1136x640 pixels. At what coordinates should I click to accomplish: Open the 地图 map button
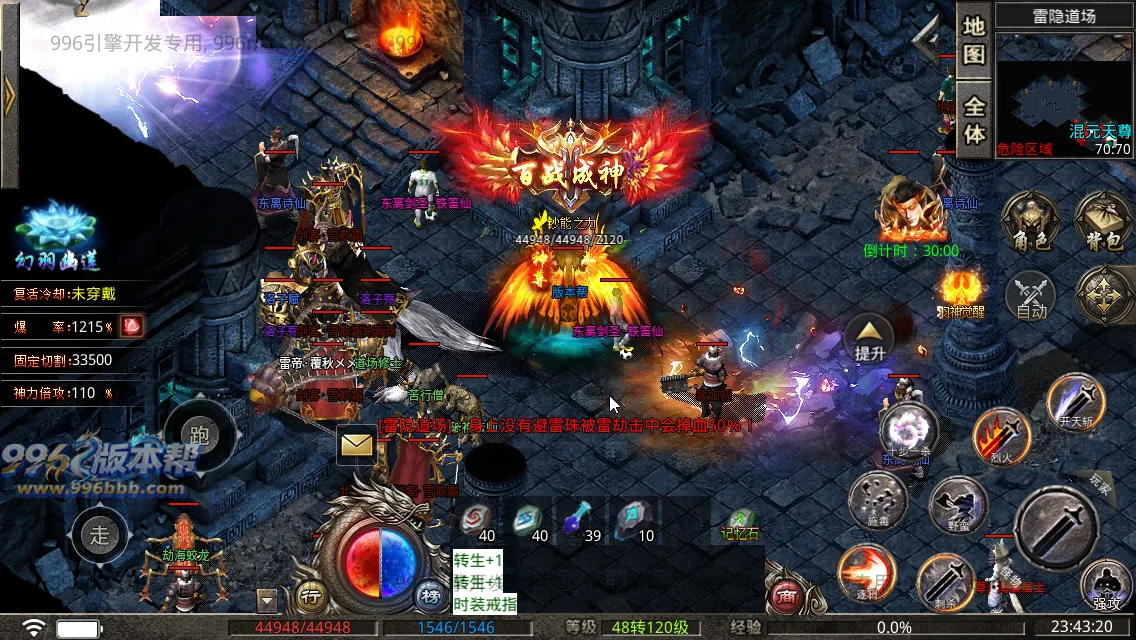pos(974,41)
